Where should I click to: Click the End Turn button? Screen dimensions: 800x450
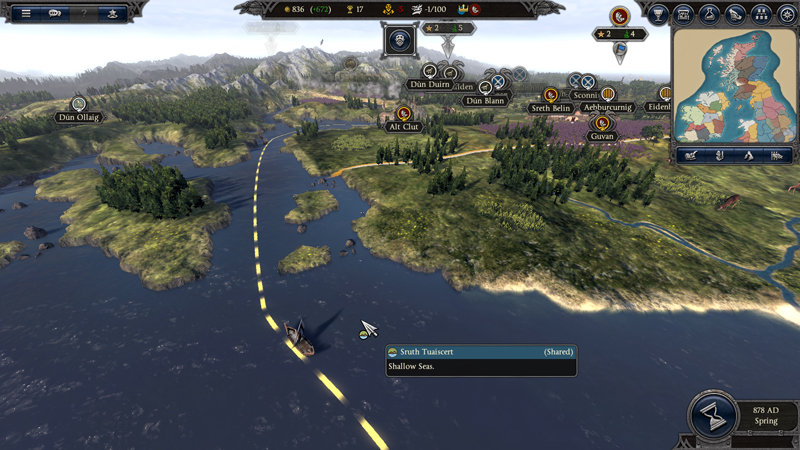point(712,418)
